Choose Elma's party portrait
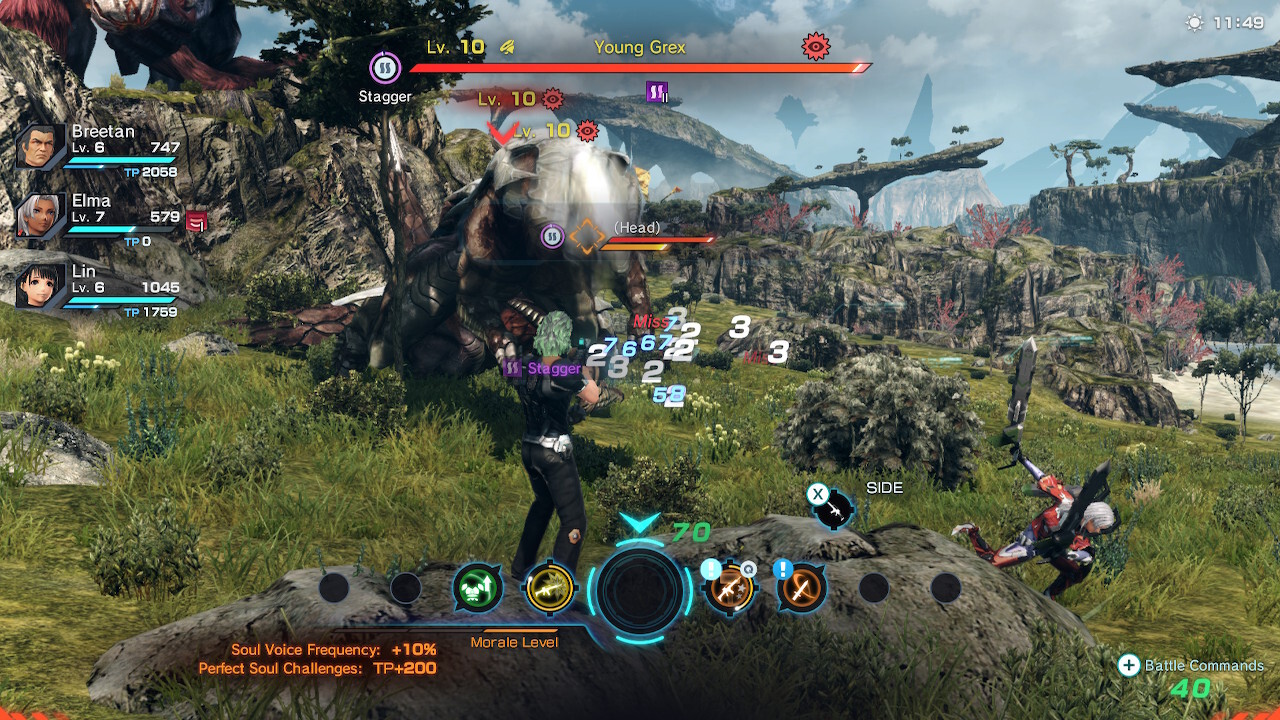 point(41,216)
